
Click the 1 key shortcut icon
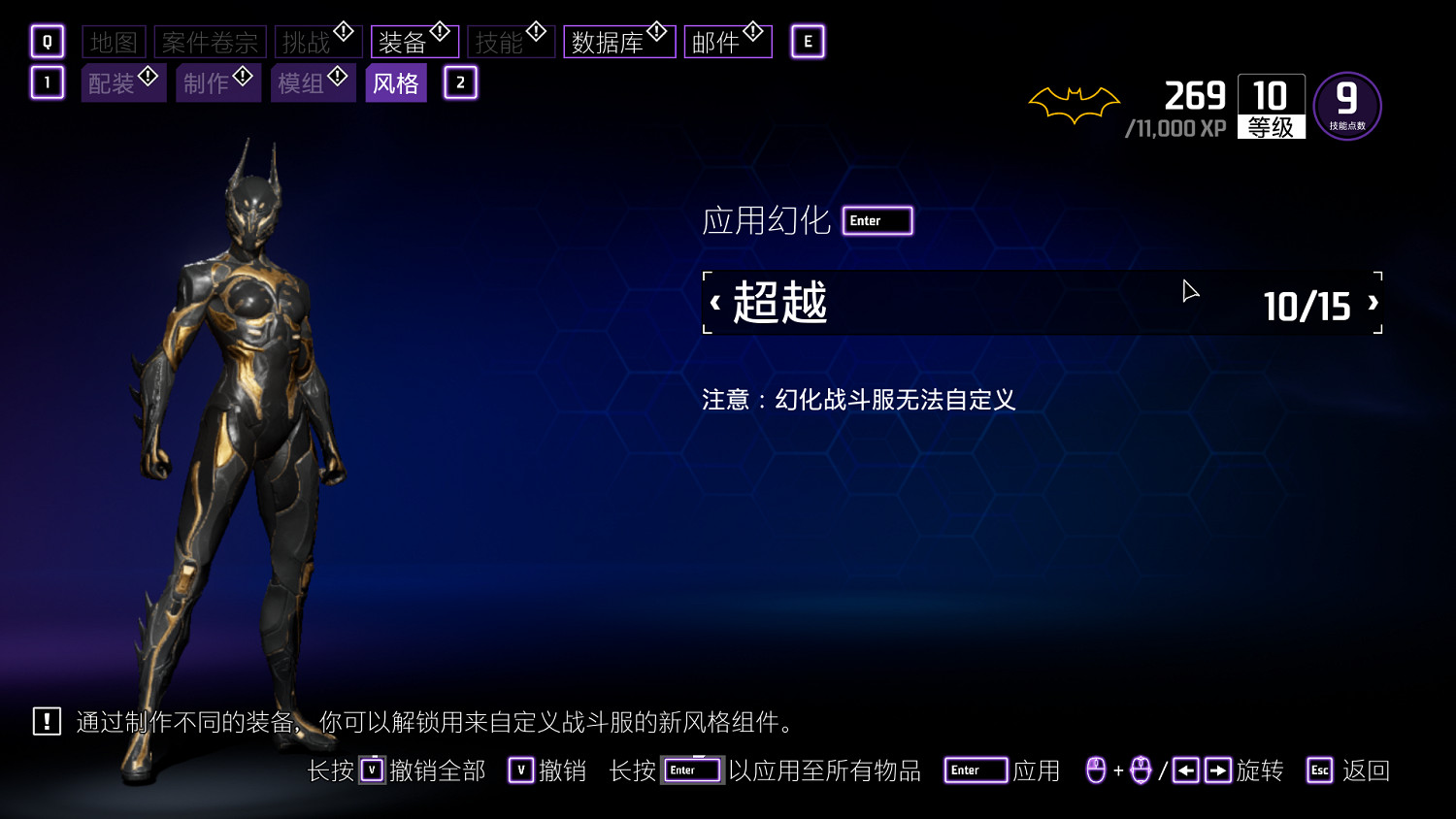(46, 82)
